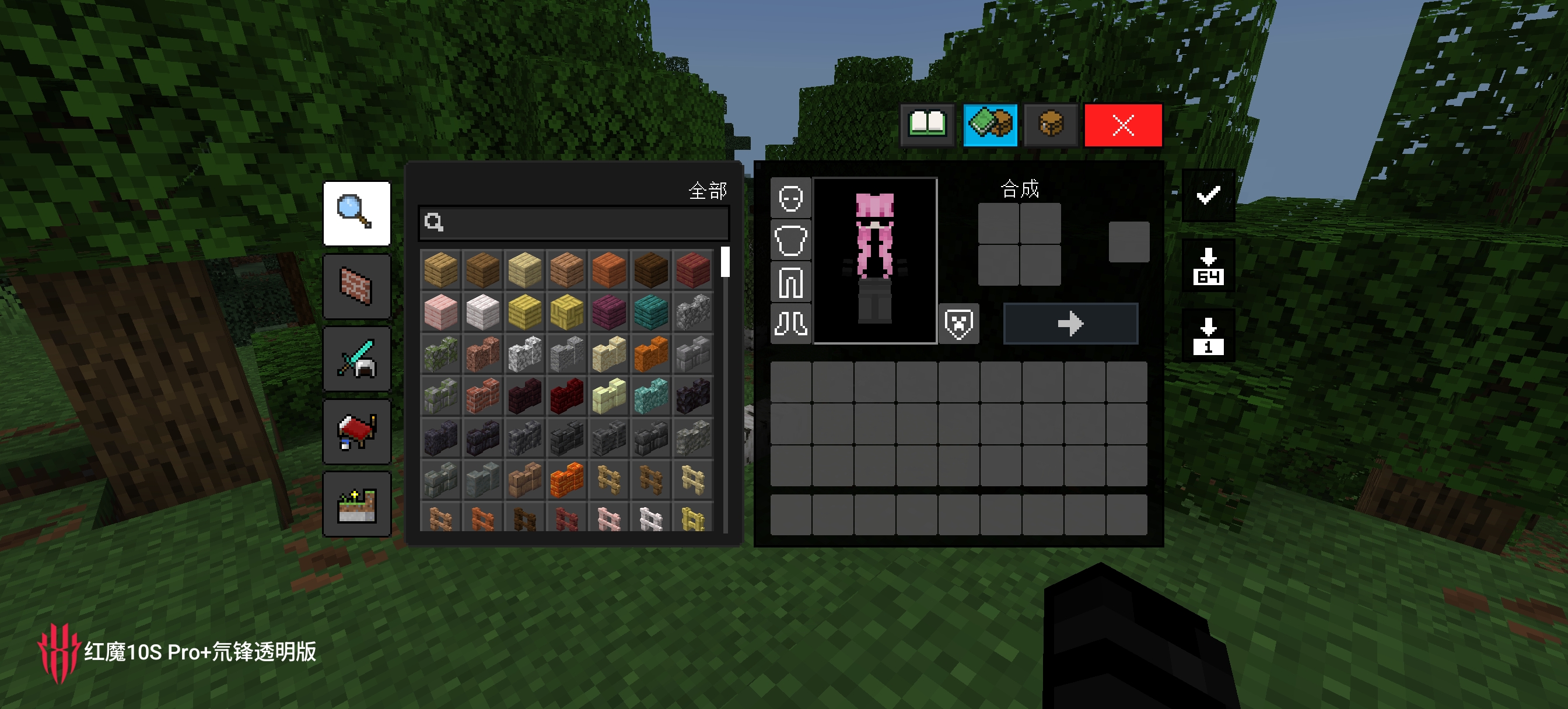The width and height of the screenshot is (1568, 709).
Task: Select the chestplate armor slot
Action: (790, 240)
